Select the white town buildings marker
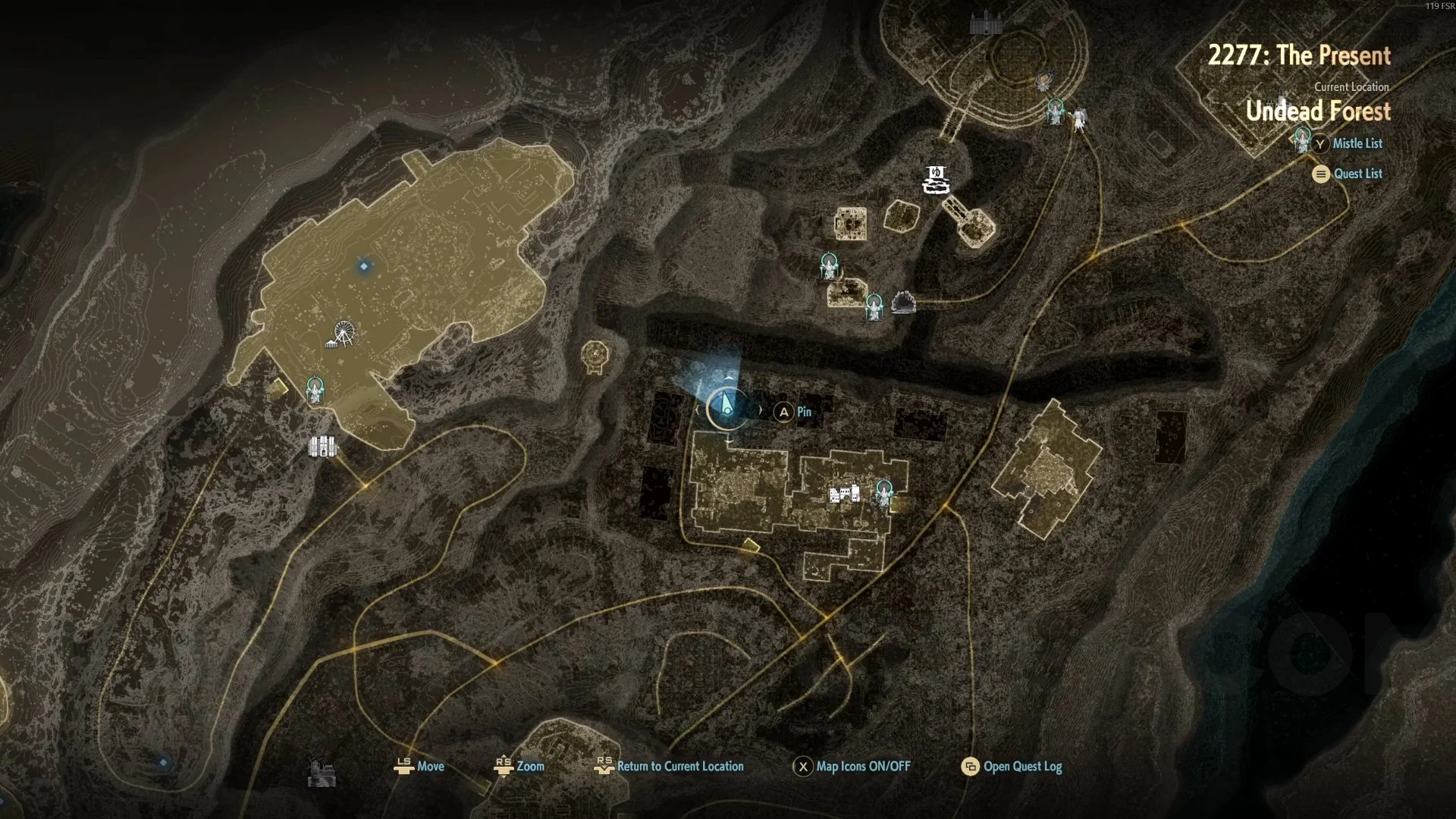 (x=845, y=494)
